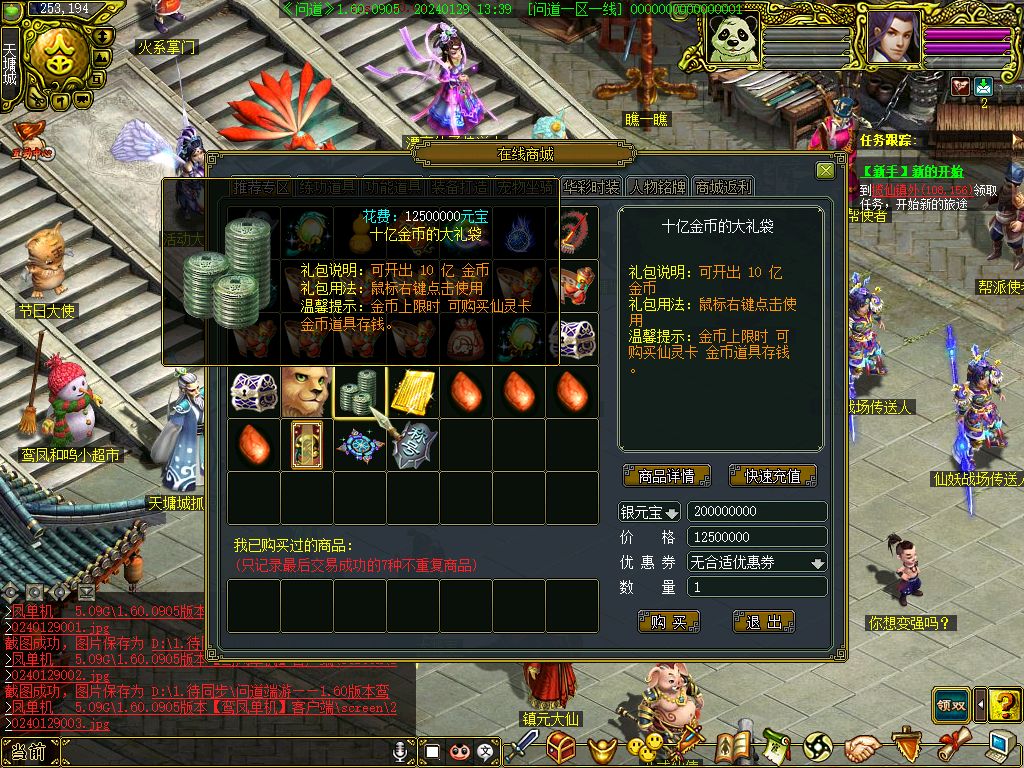1024x768 pixels.
Task: Click the 数量 quantity input field
Action: [x=757, y=588]
